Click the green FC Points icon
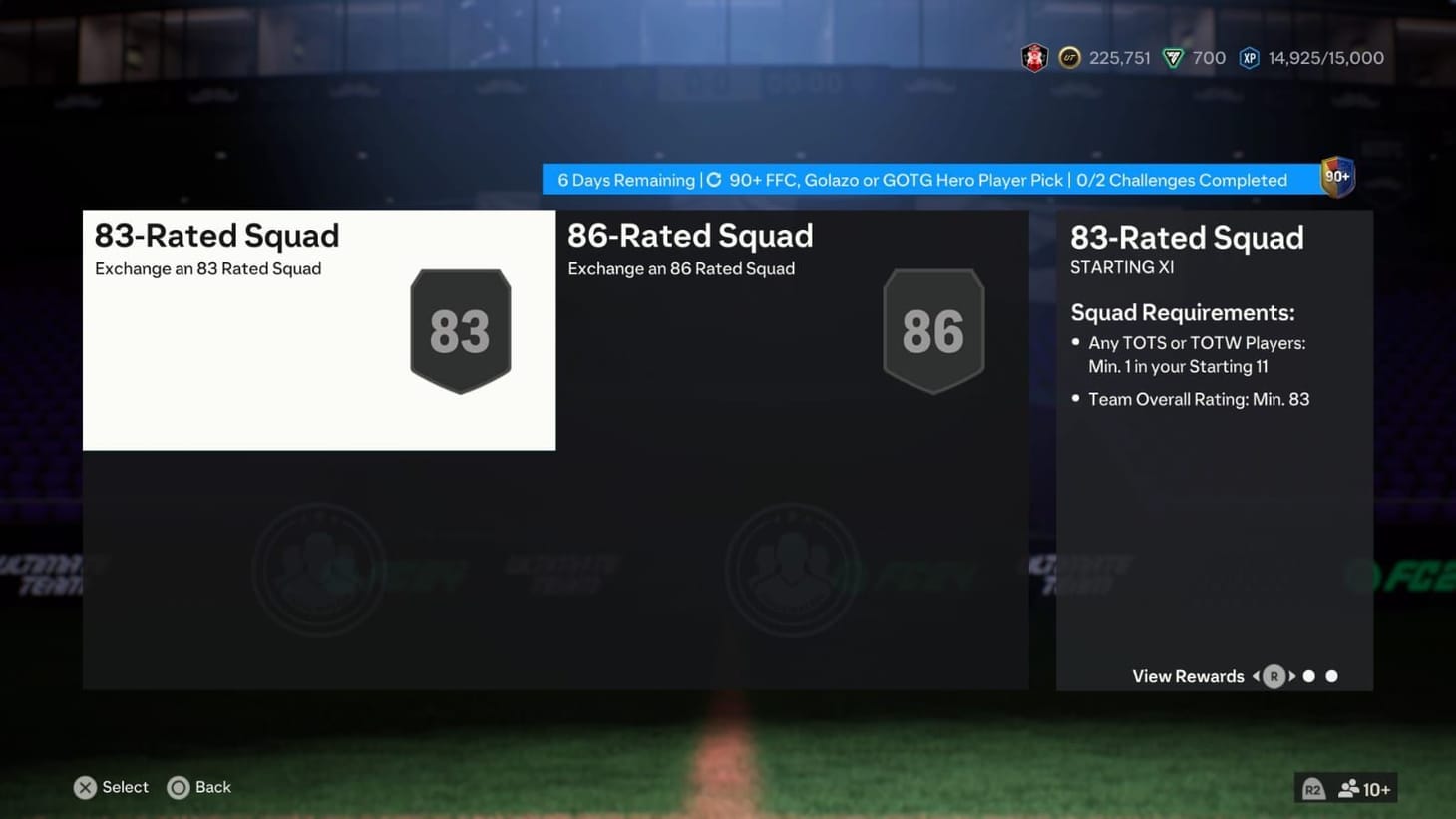Screen dimensions: 1456x819 pos(1173,57)
